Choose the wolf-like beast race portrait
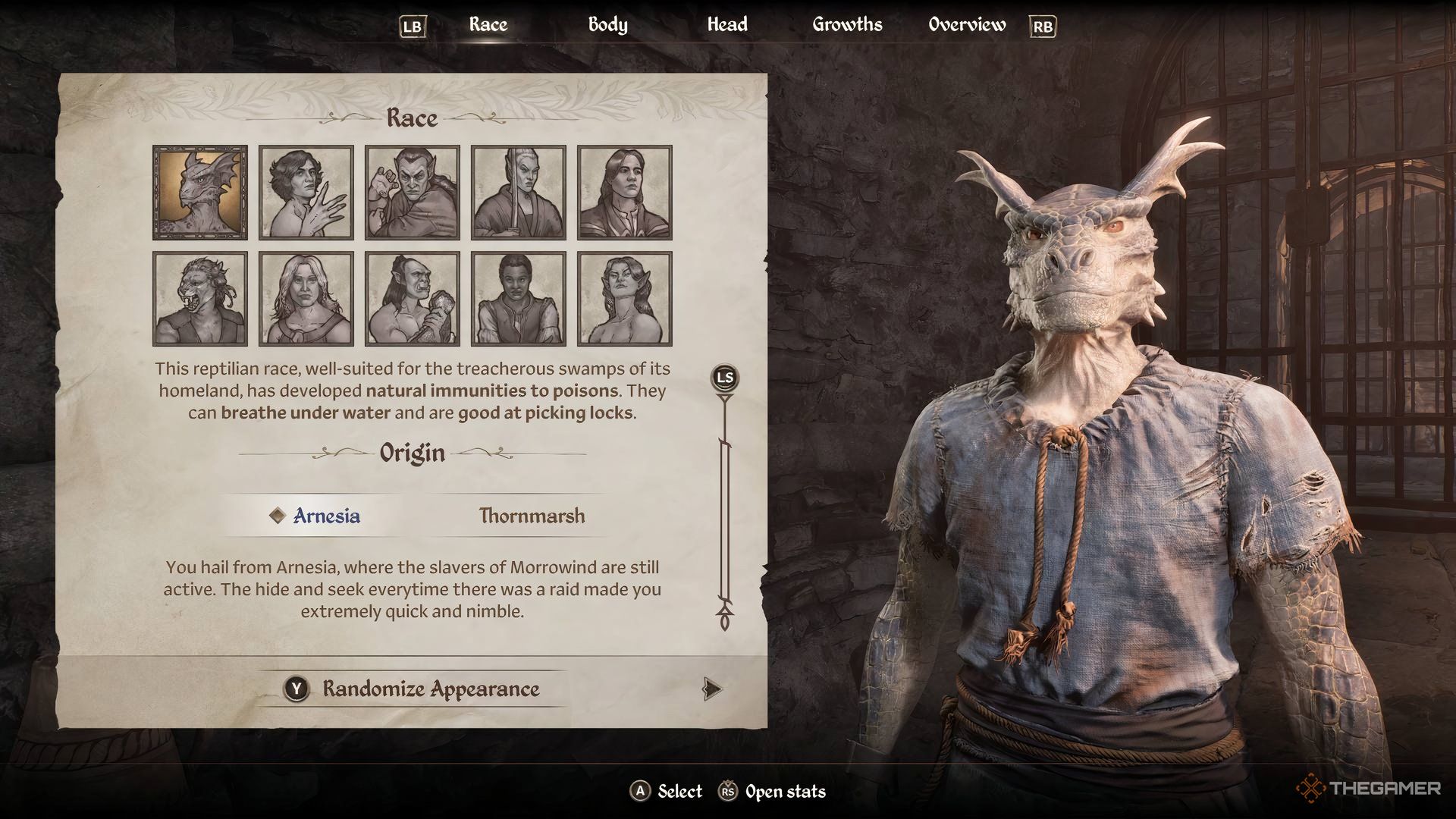This screenshot has height=819, width=1456. [x=200, y=297]
